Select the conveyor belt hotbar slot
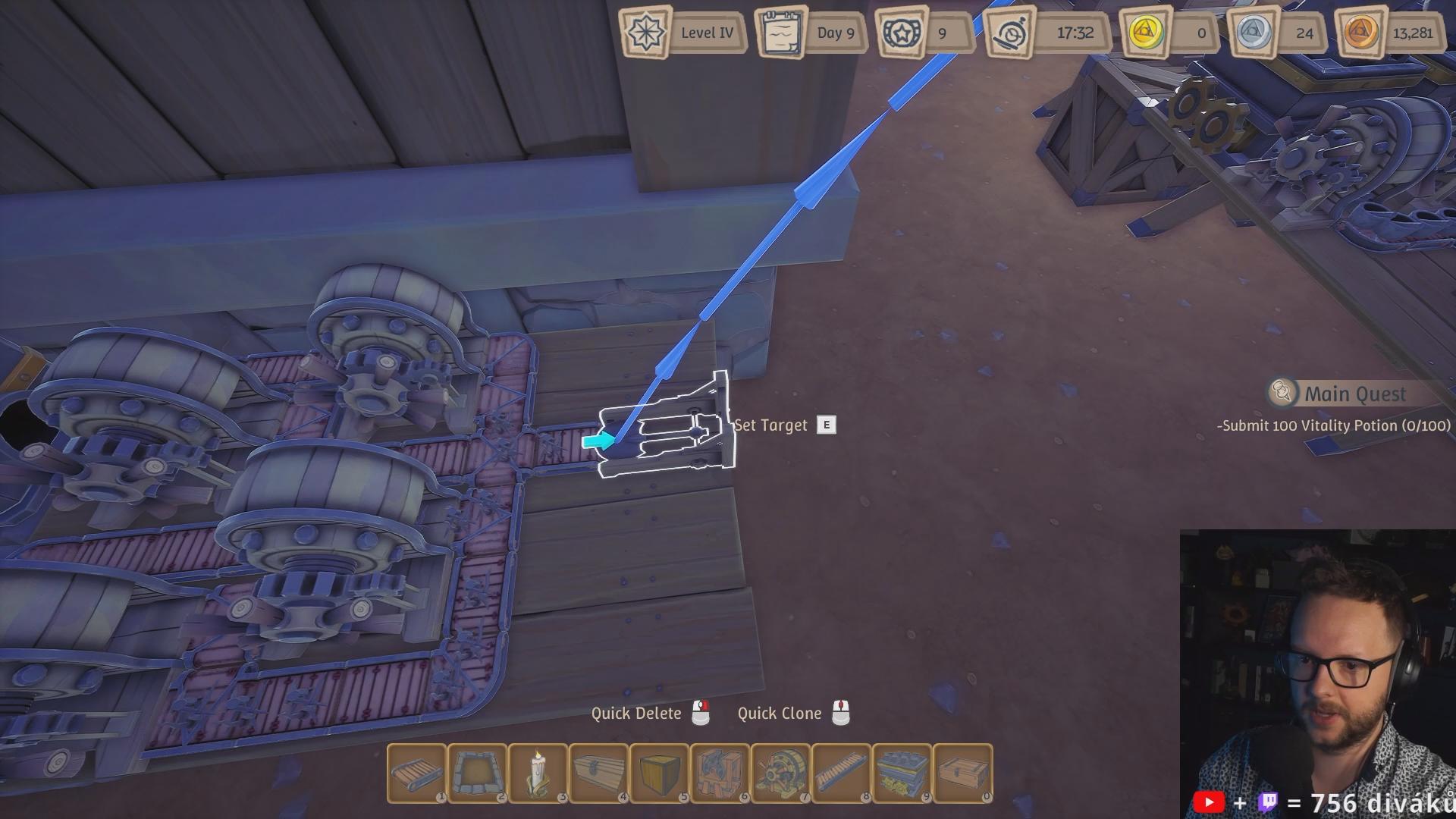The image size is (1456, 819). (x=416, y=773)
